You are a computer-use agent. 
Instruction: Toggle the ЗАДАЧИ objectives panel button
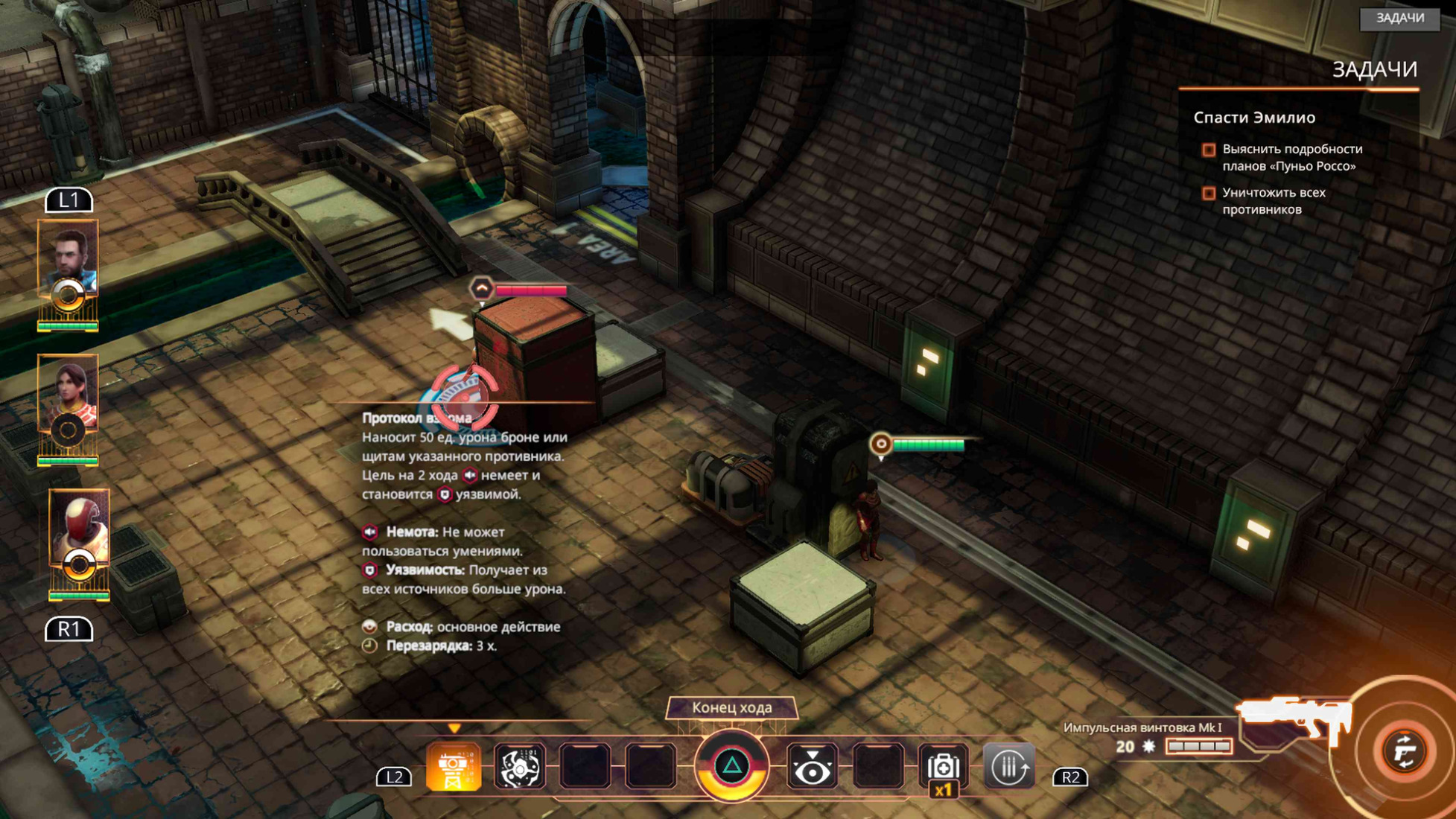pyautogui.click(x=1399, y=18)
